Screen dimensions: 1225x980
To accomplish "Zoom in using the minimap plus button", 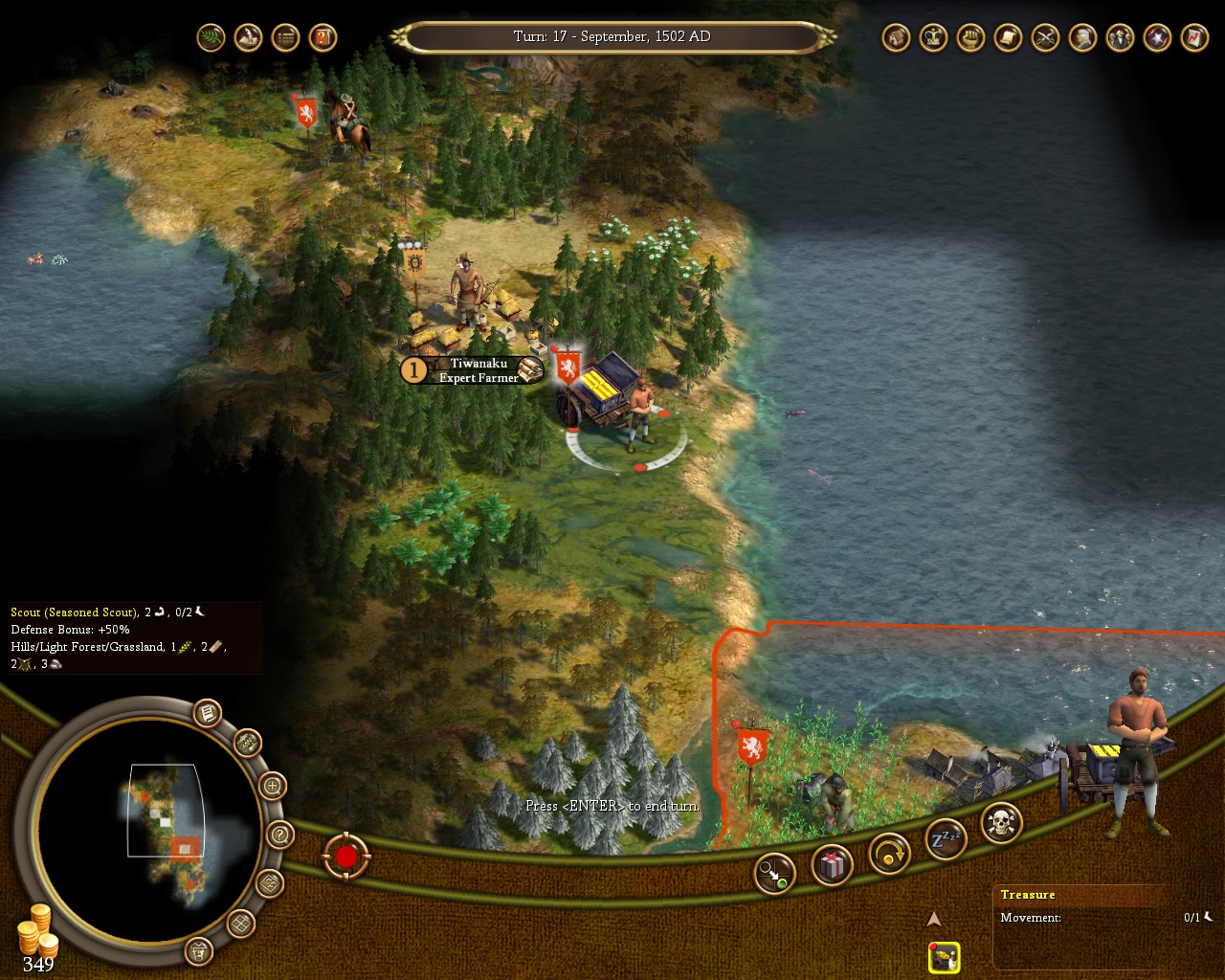I will tap(273, 785).
